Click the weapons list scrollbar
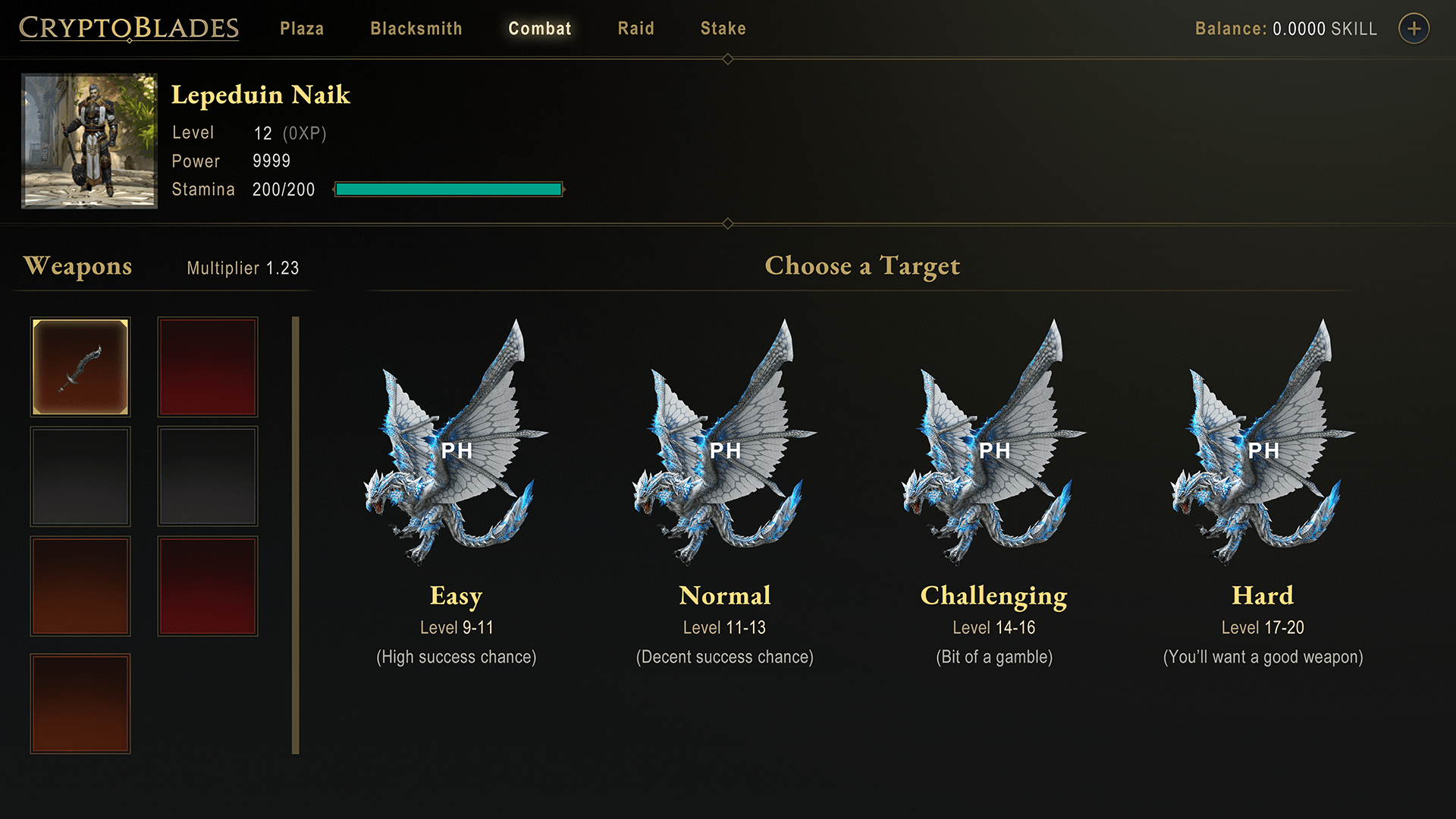The width and height of the screenshot is (1456, 819). tap(296, 535)
